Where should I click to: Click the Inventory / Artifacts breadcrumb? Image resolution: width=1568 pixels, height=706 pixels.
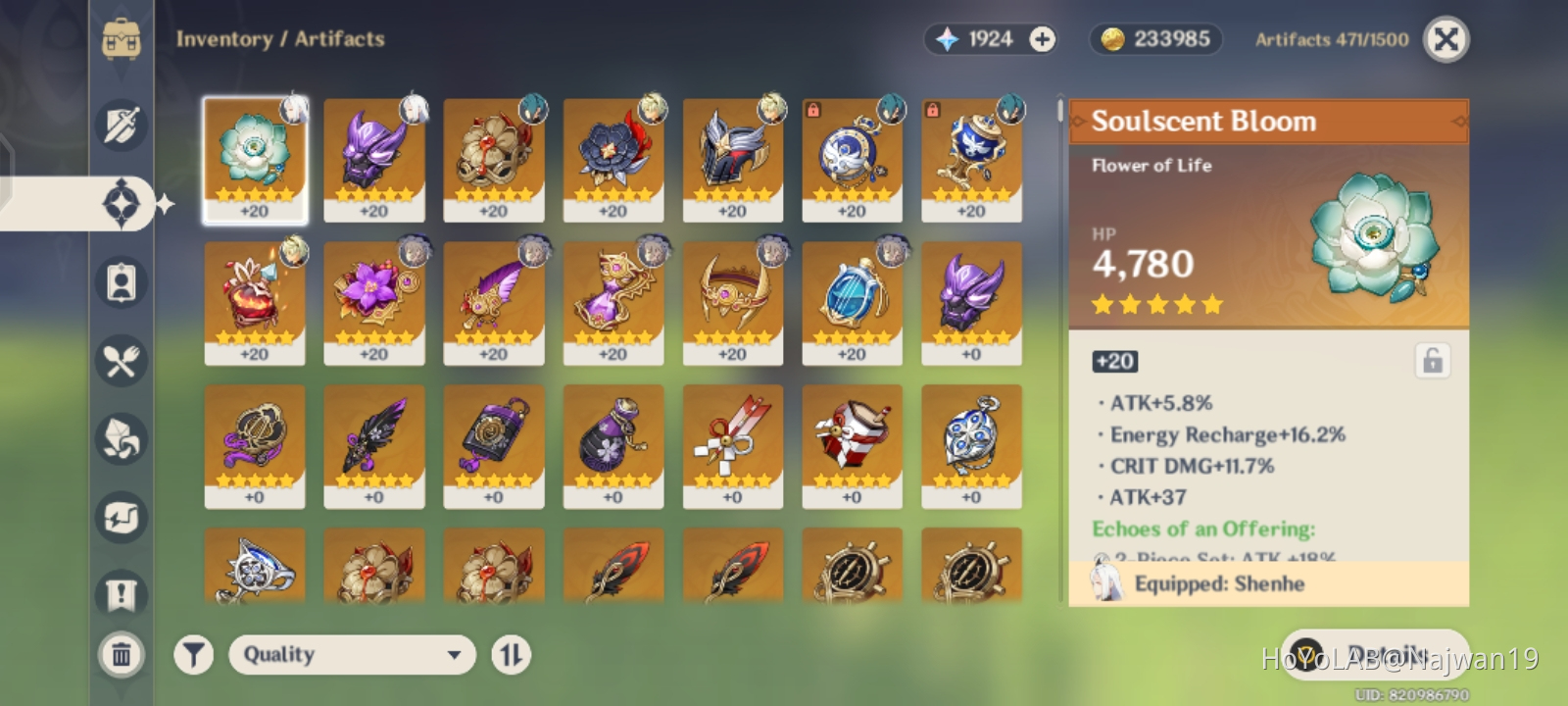[x=279, y=39]
